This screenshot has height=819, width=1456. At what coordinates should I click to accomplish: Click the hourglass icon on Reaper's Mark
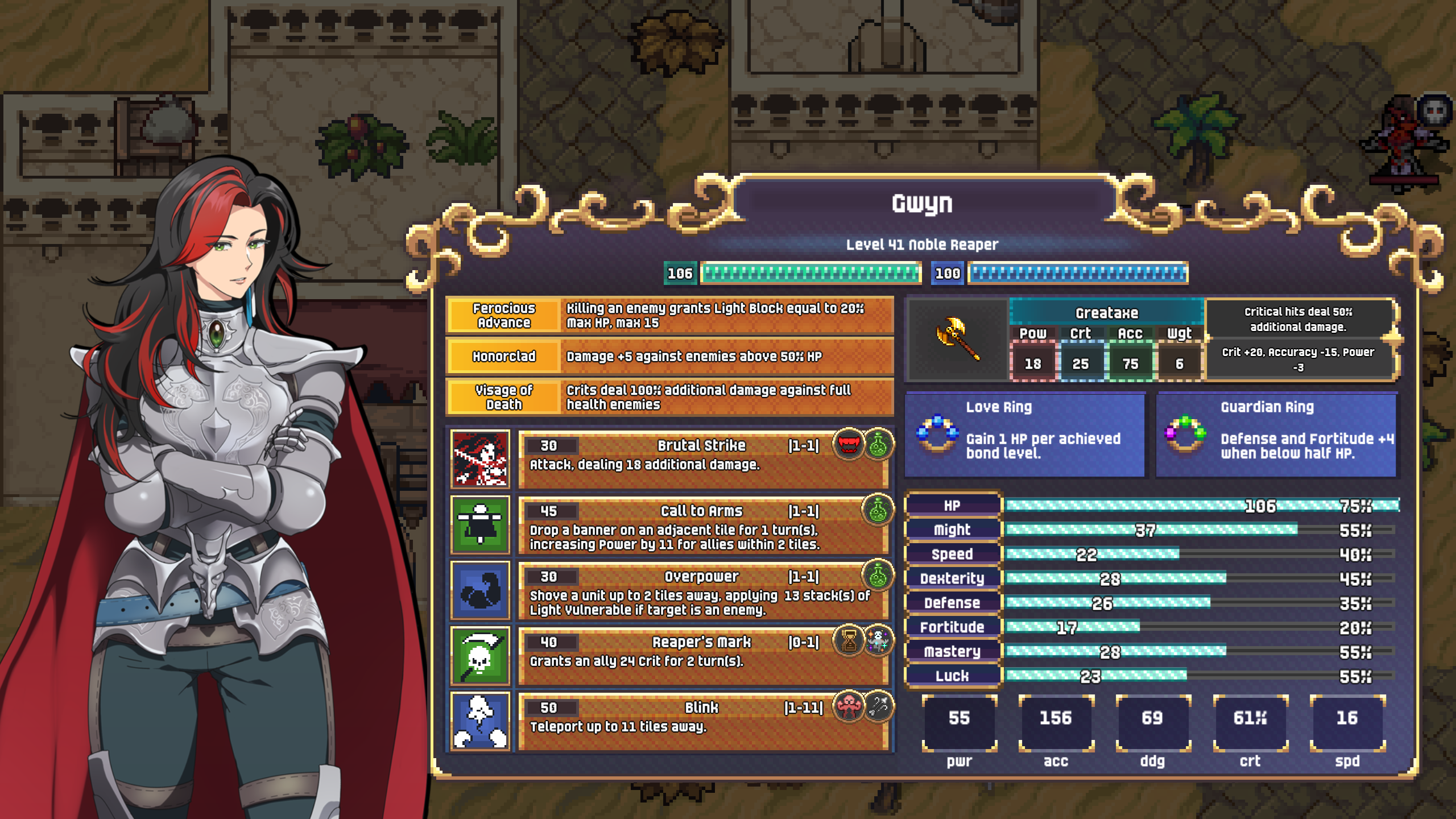(849, 641)
